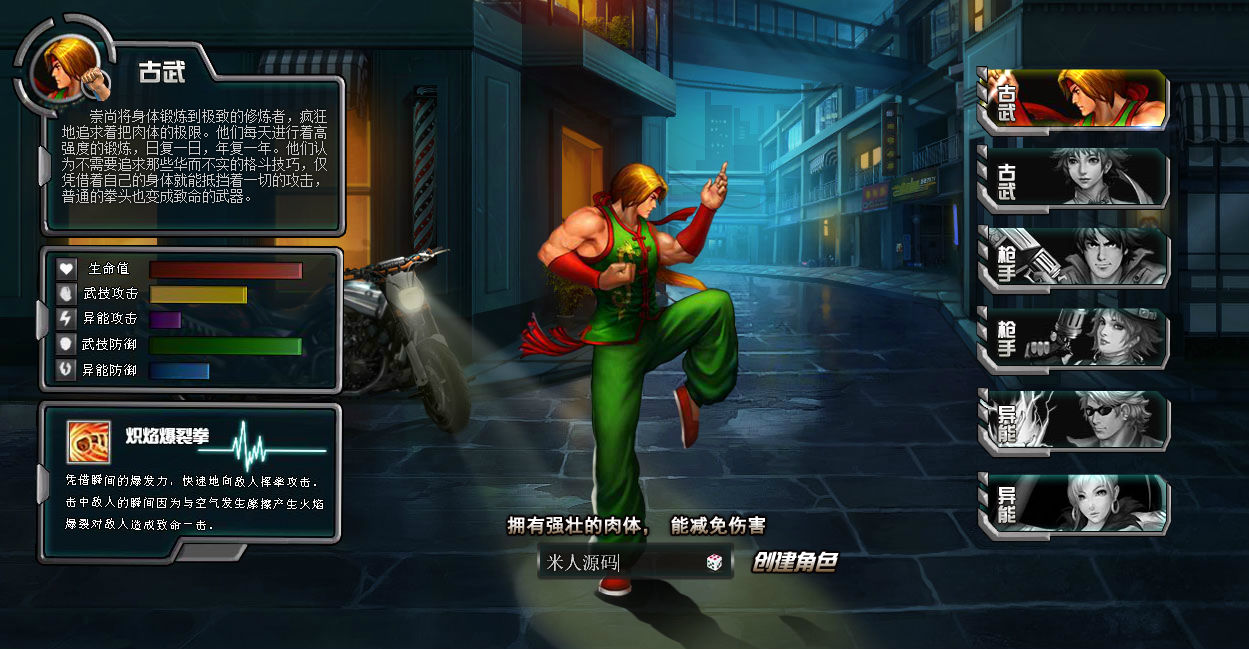Click the character name input field
This screenshot has width=1249, height=649.
(620, 562)
